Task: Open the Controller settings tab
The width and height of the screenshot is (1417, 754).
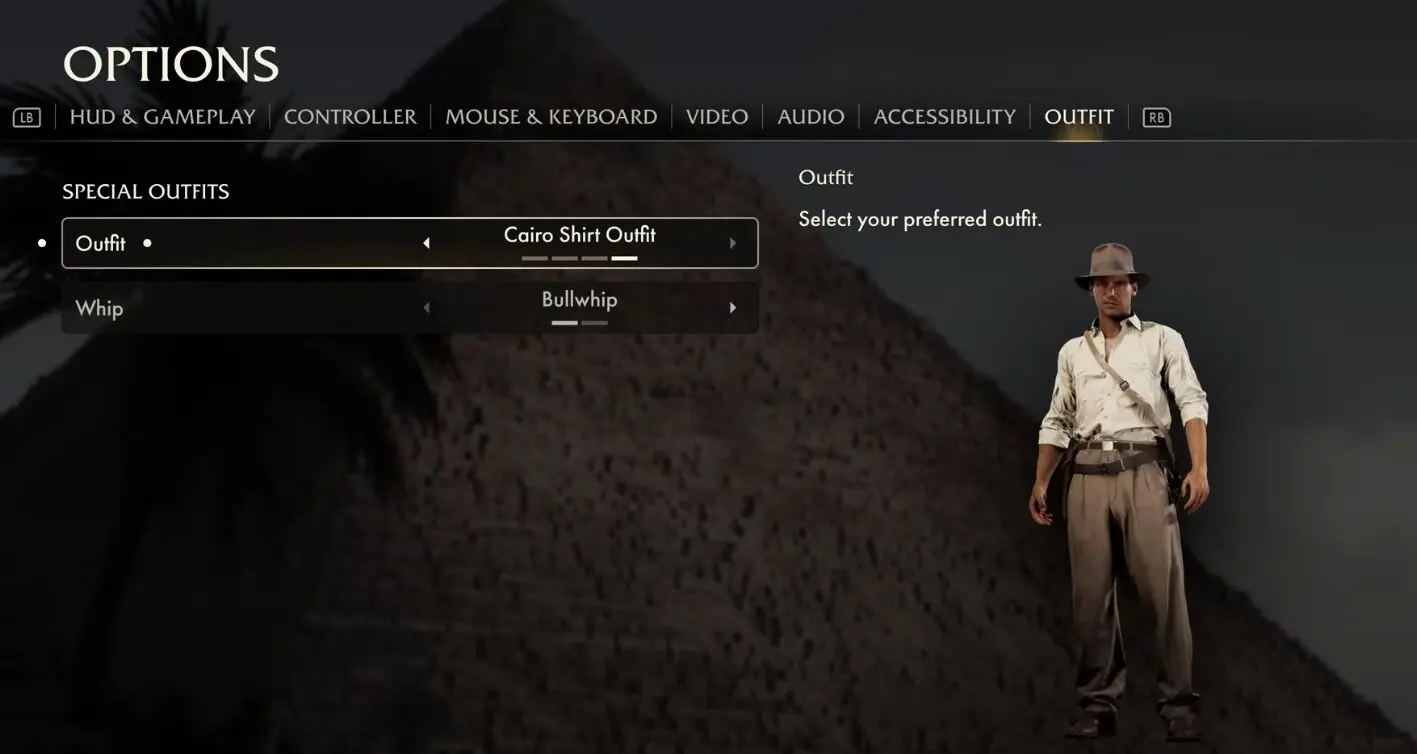Action: pyautogui.click(x=350, y=117)
